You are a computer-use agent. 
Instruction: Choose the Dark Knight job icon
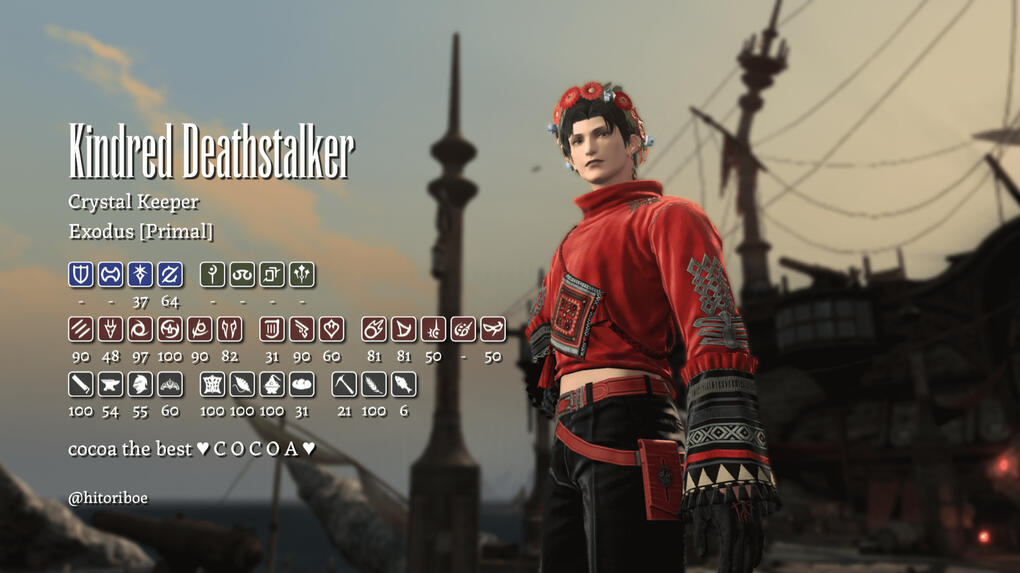(x=141, y=274)
